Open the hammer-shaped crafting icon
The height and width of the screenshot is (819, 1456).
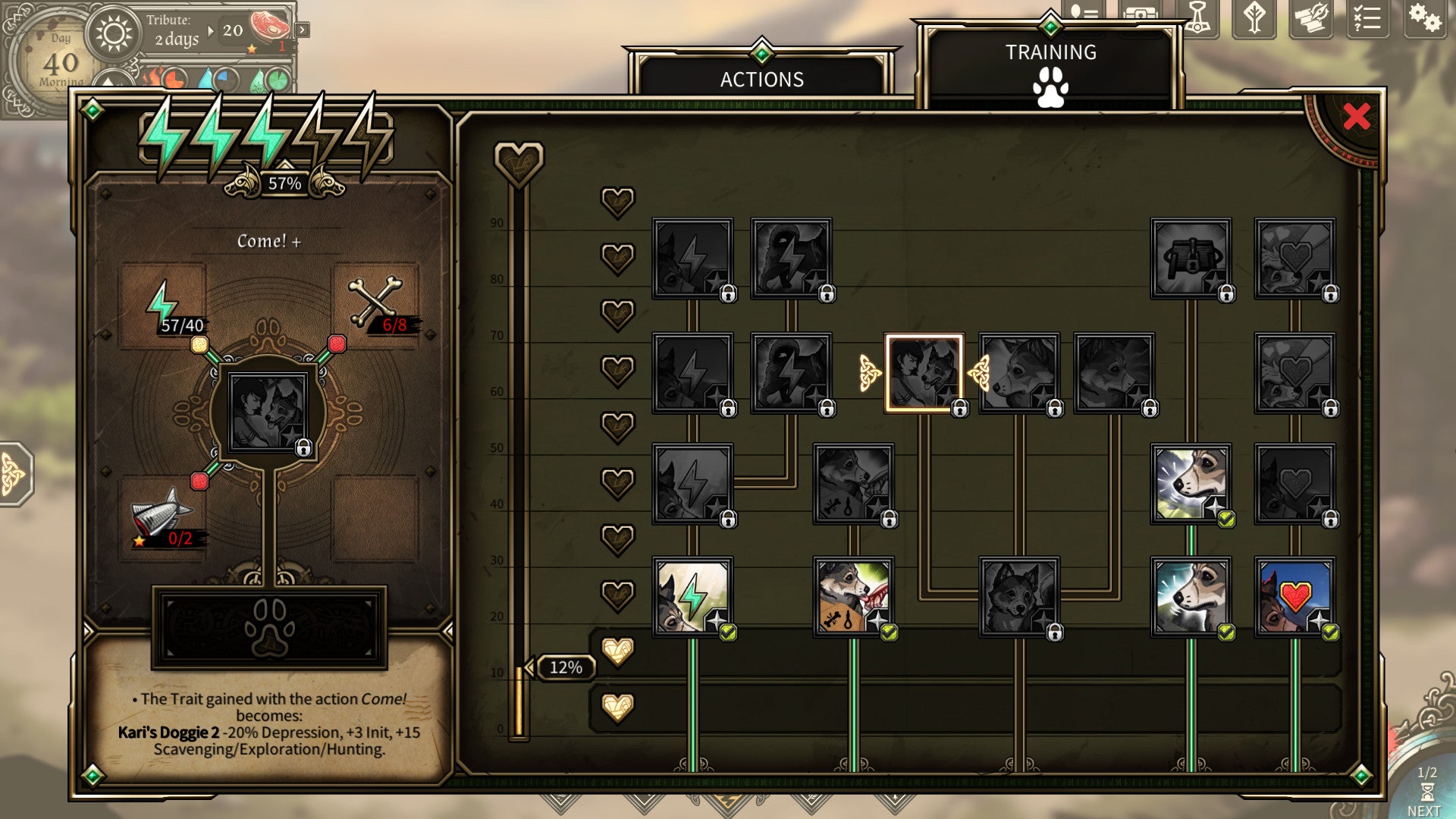[1197, 17]
